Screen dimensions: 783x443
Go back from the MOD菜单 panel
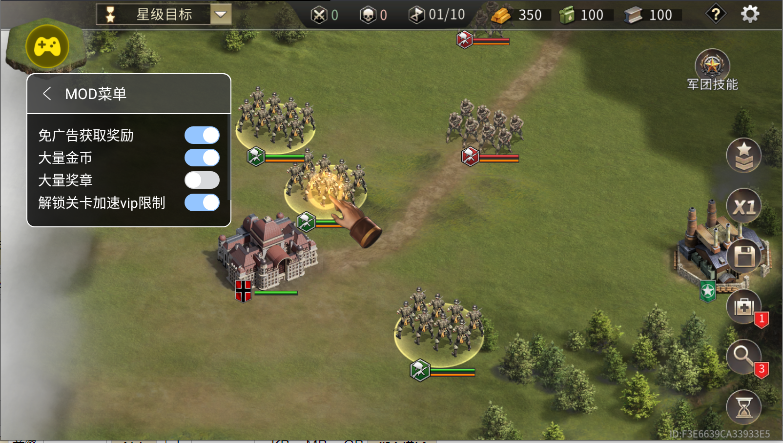click(47, 94)
